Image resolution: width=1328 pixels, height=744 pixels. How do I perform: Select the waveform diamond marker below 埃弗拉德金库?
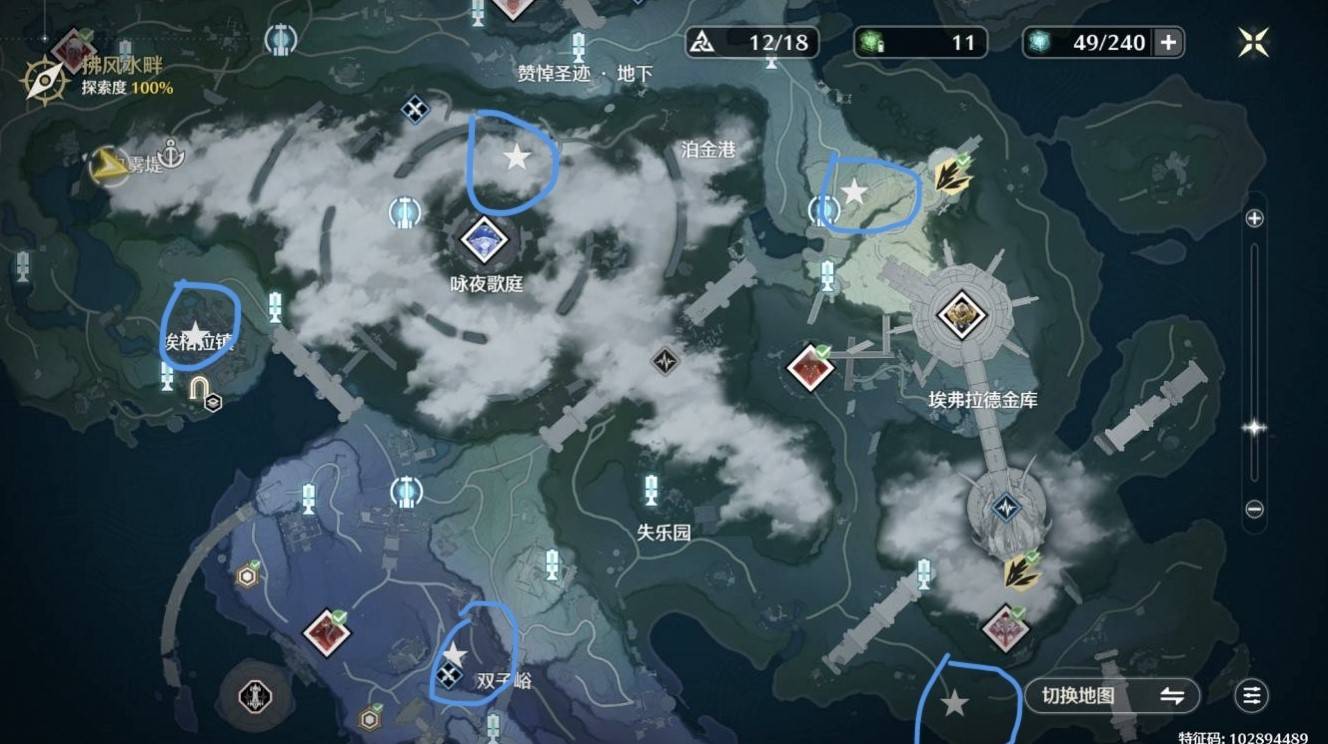(1004, 509)
